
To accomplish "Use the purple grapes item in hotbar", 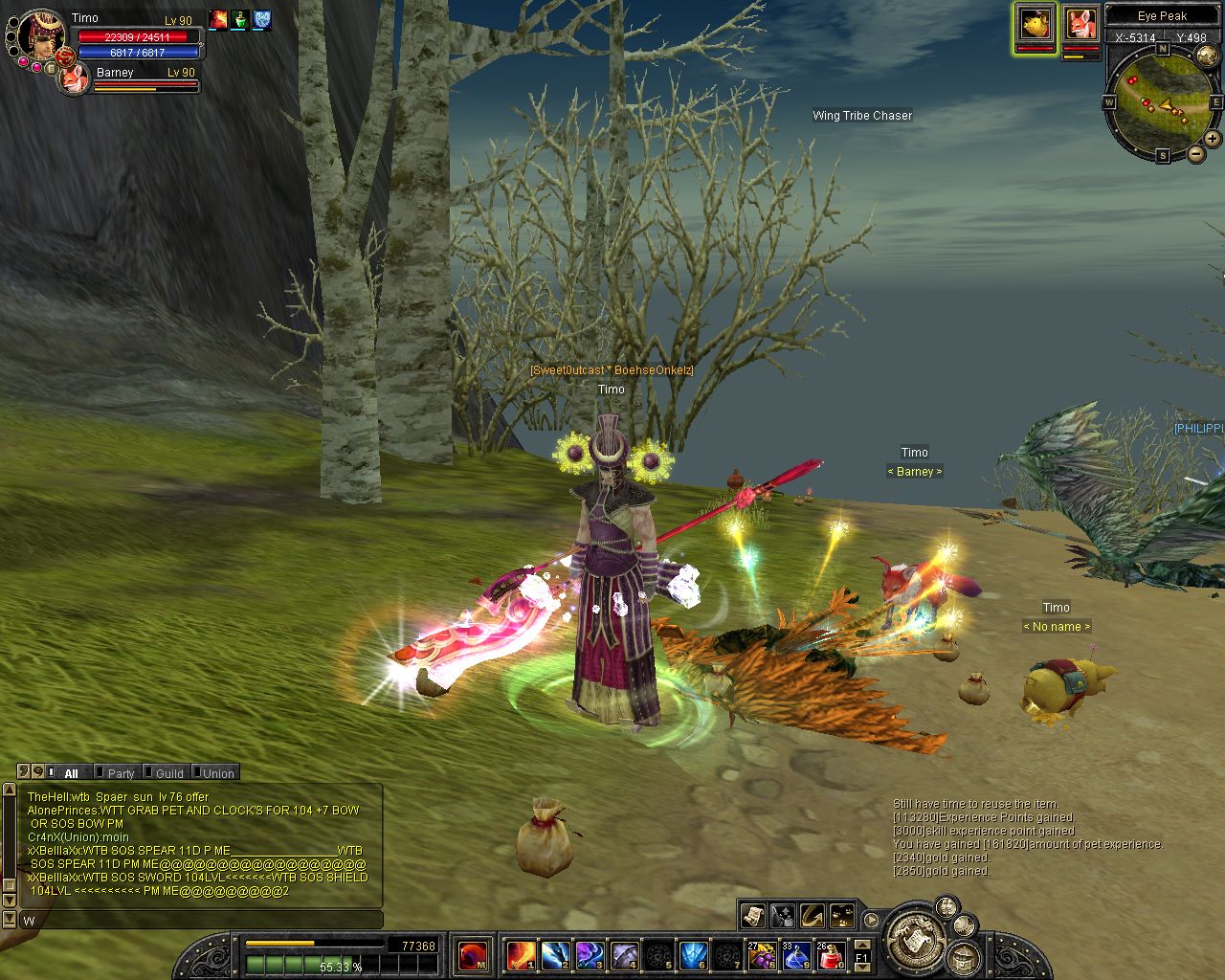I will point(762,954).
